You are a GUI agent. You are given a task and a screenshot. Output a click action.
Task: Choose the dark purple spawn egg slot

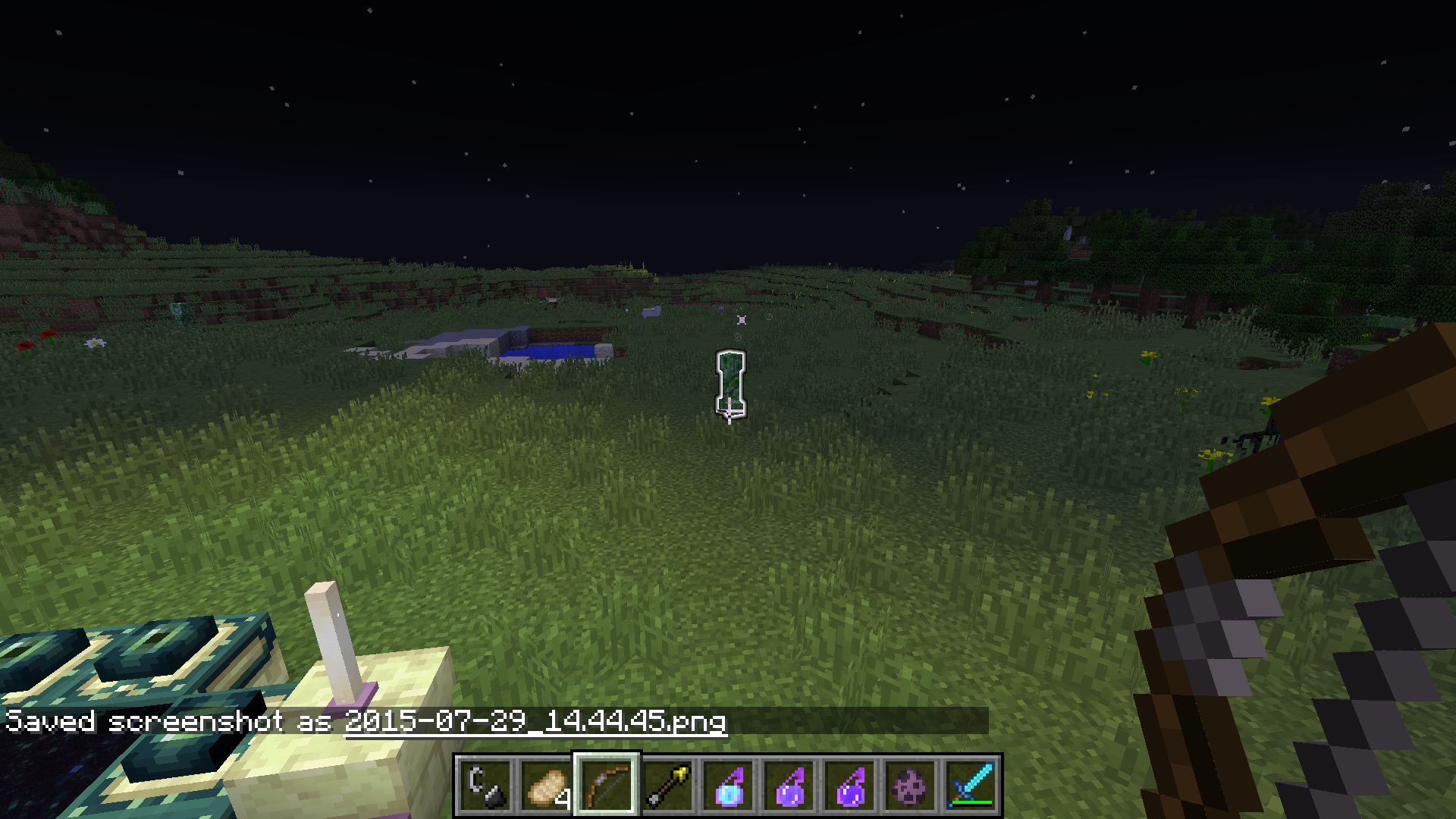tap(910, 786)
